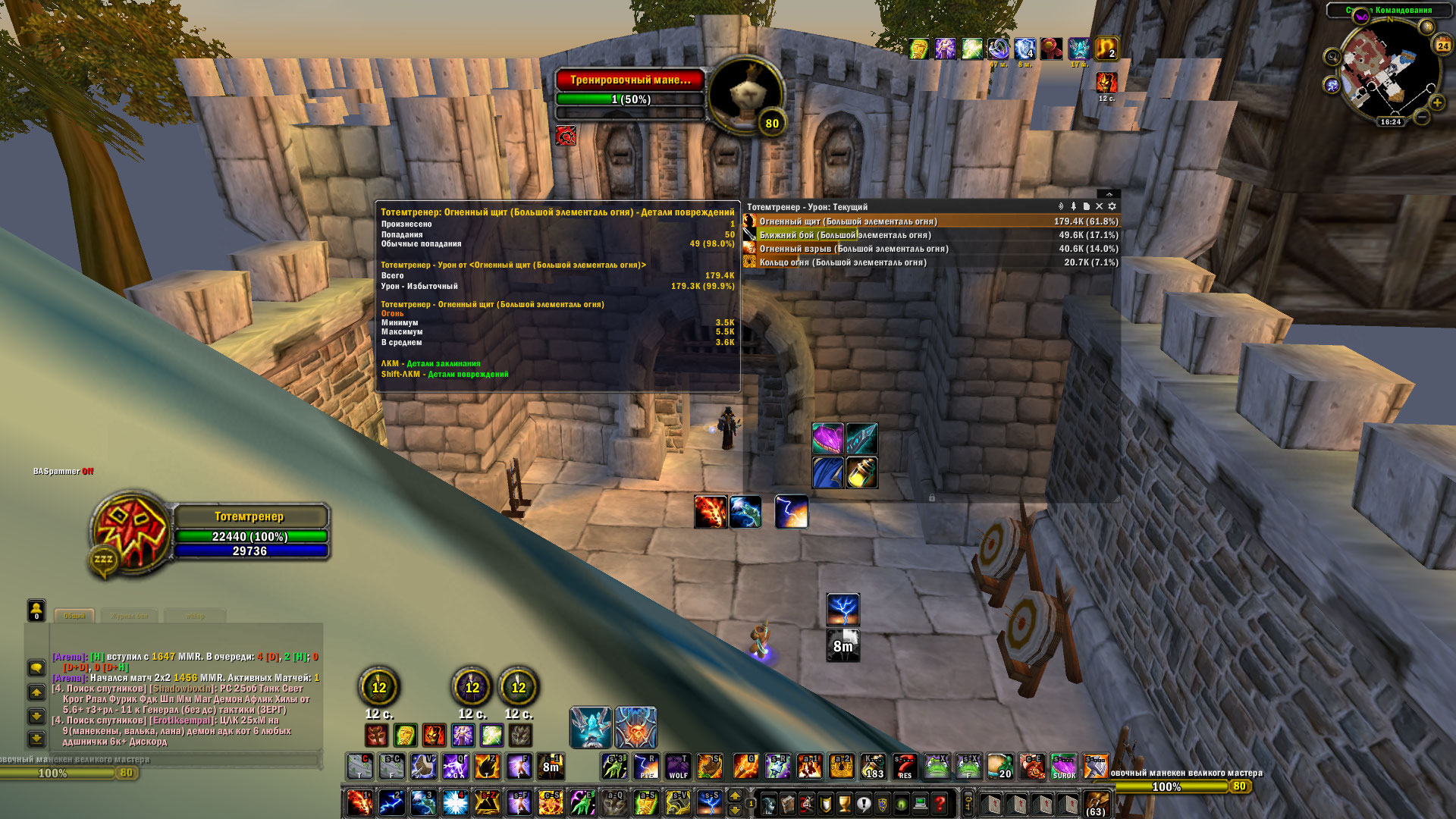This screenshot has width=1456, height=819.
Task: Open the damage meter gear settings
Action: 1112,206
